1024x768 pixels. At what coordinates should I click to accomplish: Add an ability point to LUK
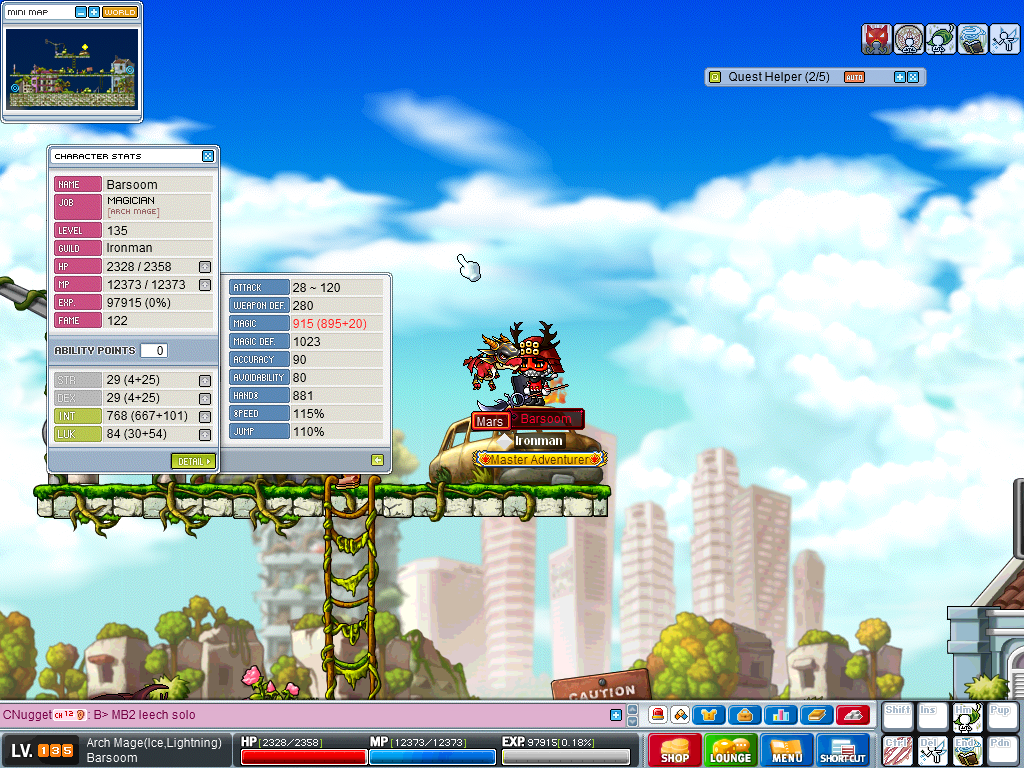tap(205, 434)
